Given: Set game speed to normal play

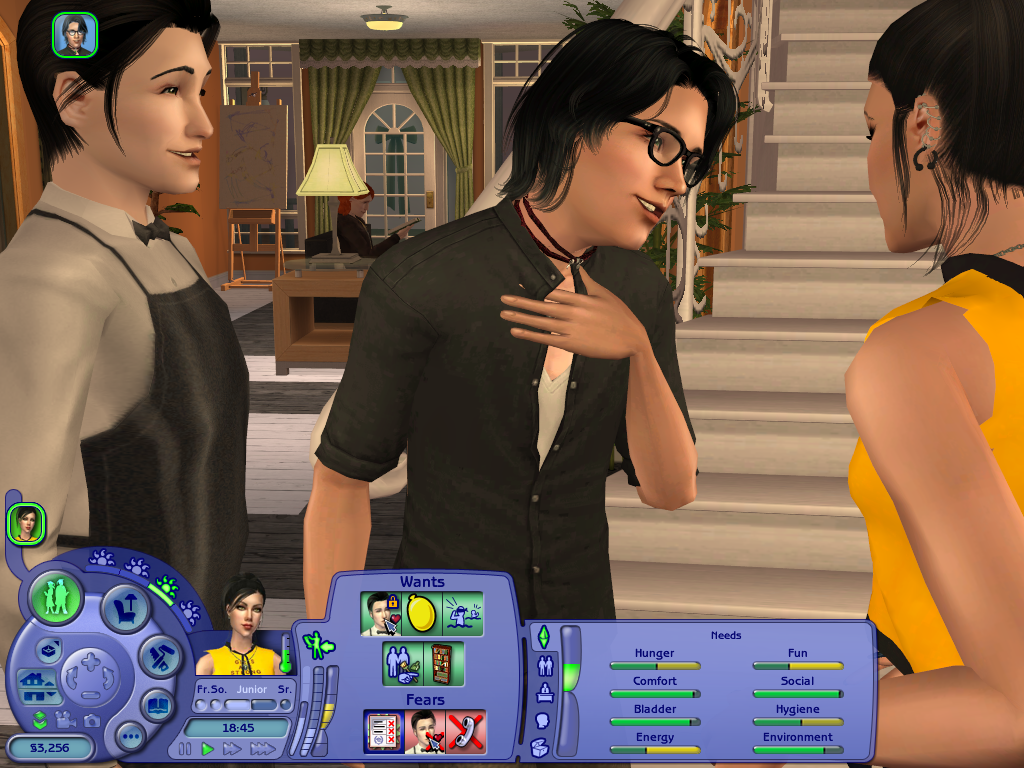Looking at the screenshot, I should (208, 749).
